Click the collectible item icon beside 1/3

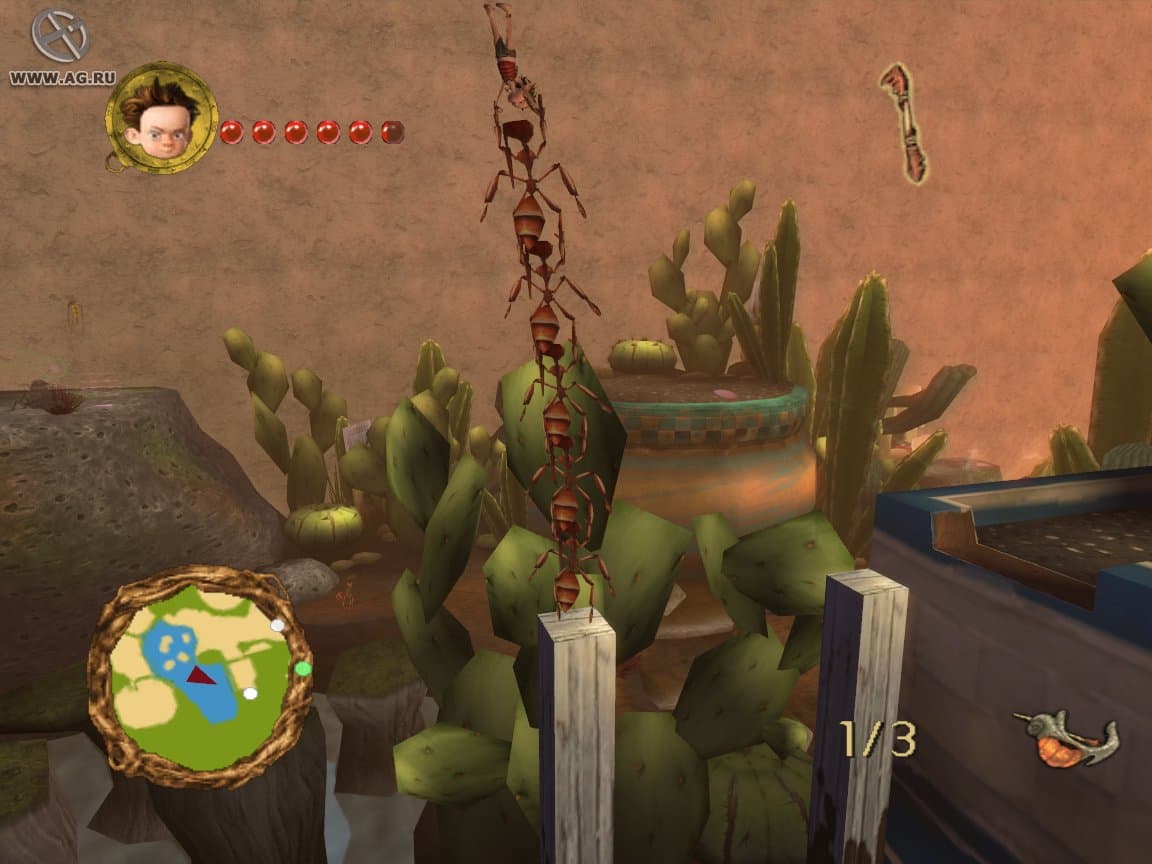click(1065, 740)
